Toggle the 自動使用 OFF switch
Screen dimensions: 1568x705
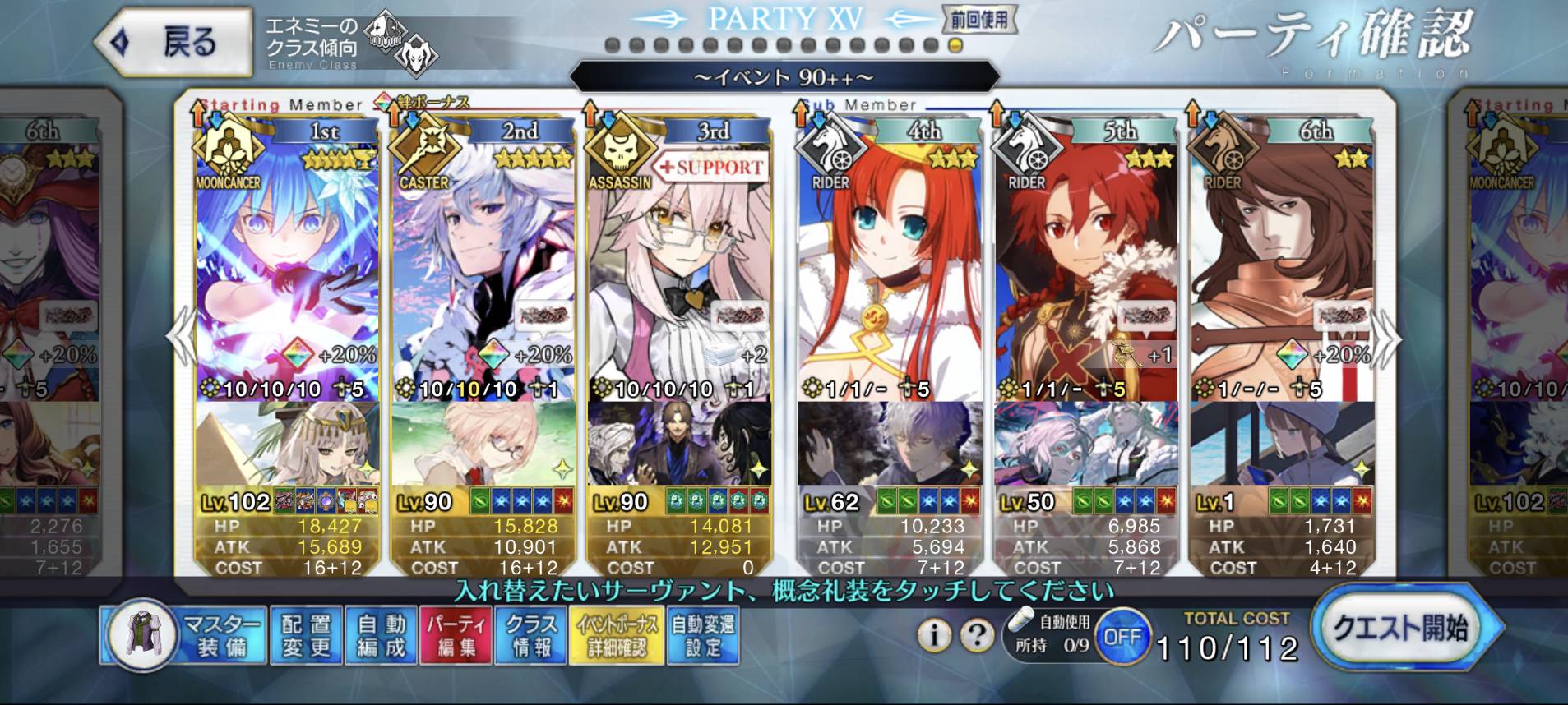pyautogui.click(x=1122, y=637)
